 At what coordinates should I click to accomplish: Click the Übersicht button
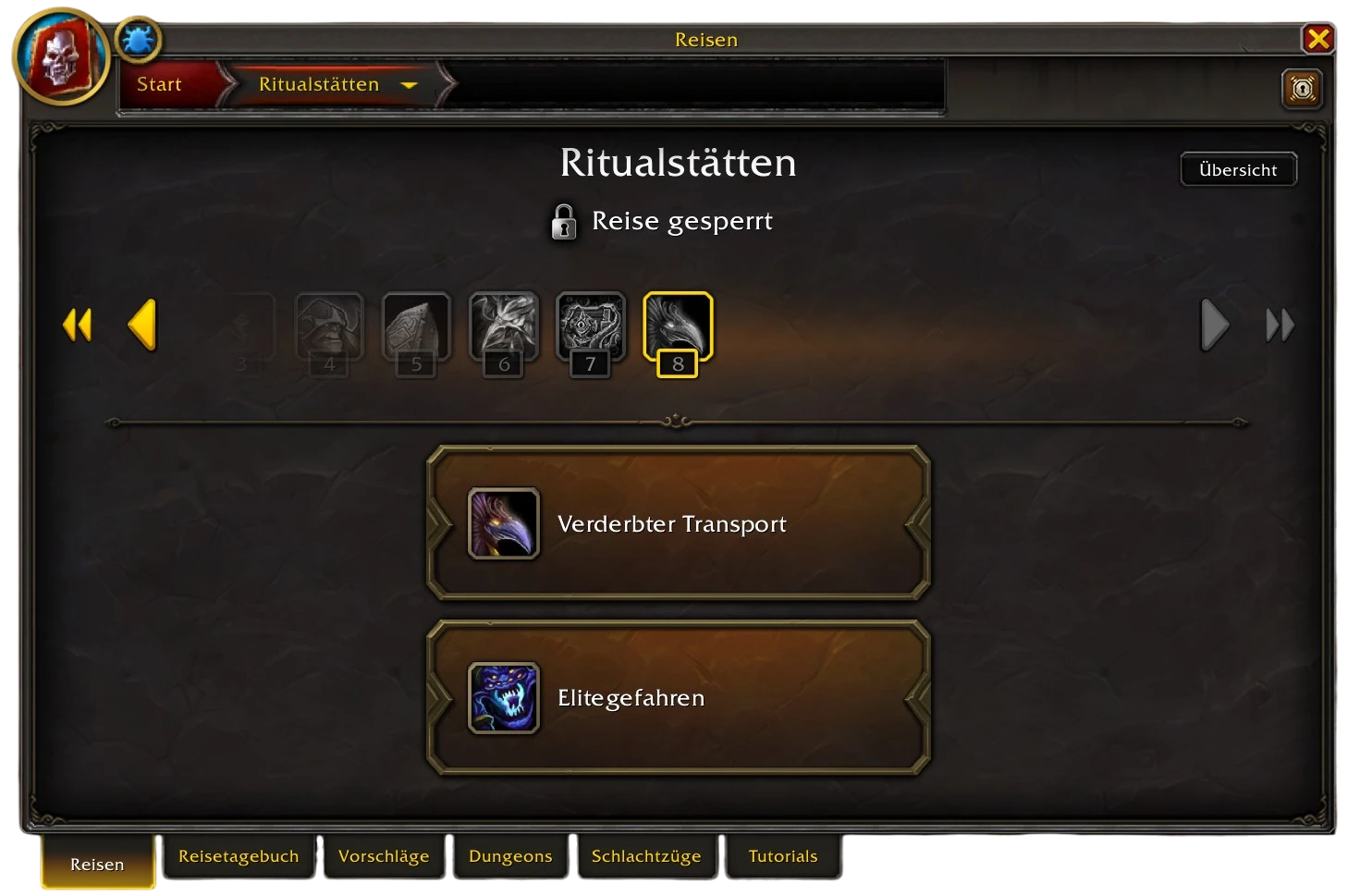pos(1238,169)
